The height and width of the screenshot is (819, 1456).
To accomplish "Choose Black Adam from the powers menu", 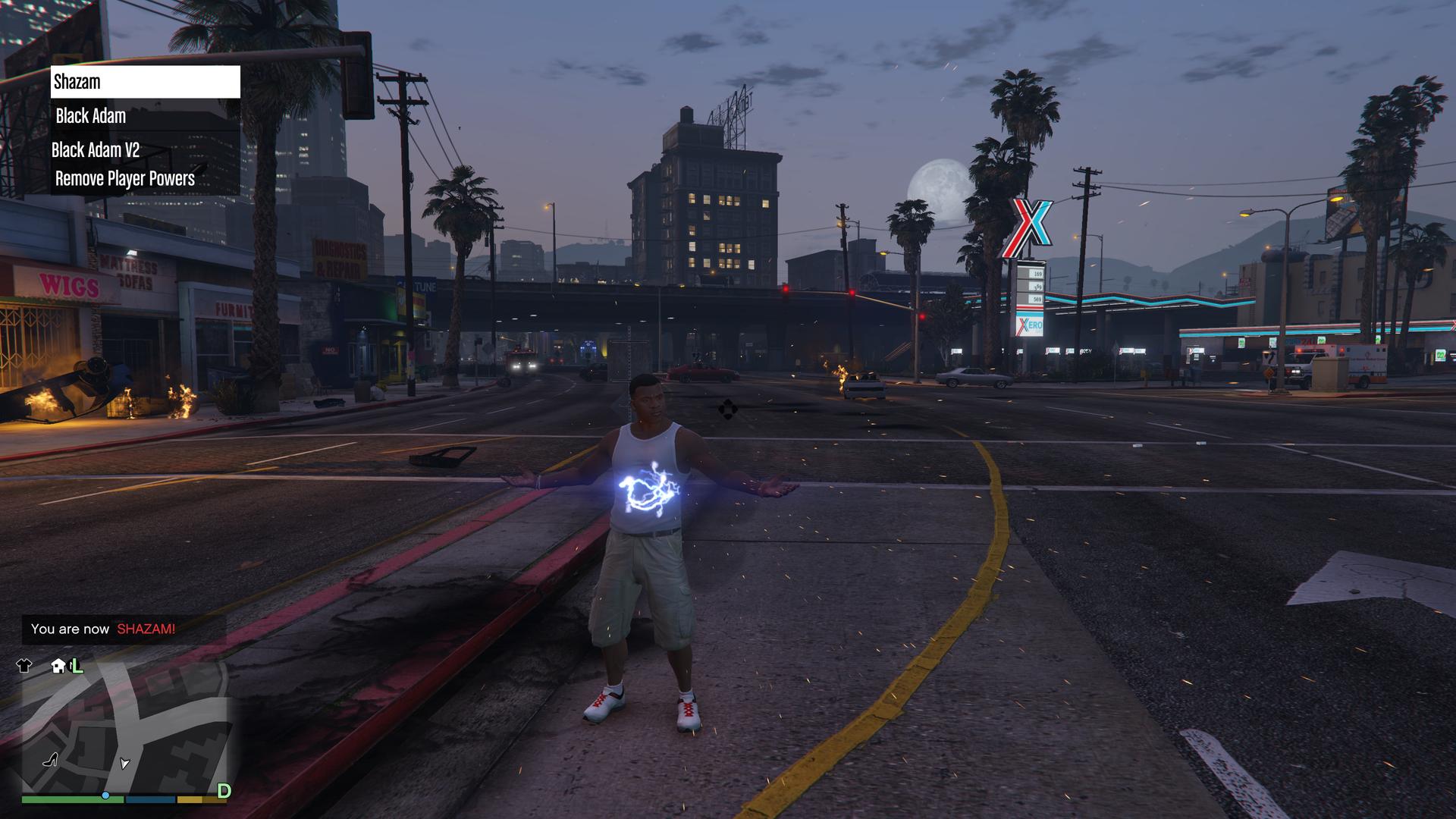I will (145, 116).
